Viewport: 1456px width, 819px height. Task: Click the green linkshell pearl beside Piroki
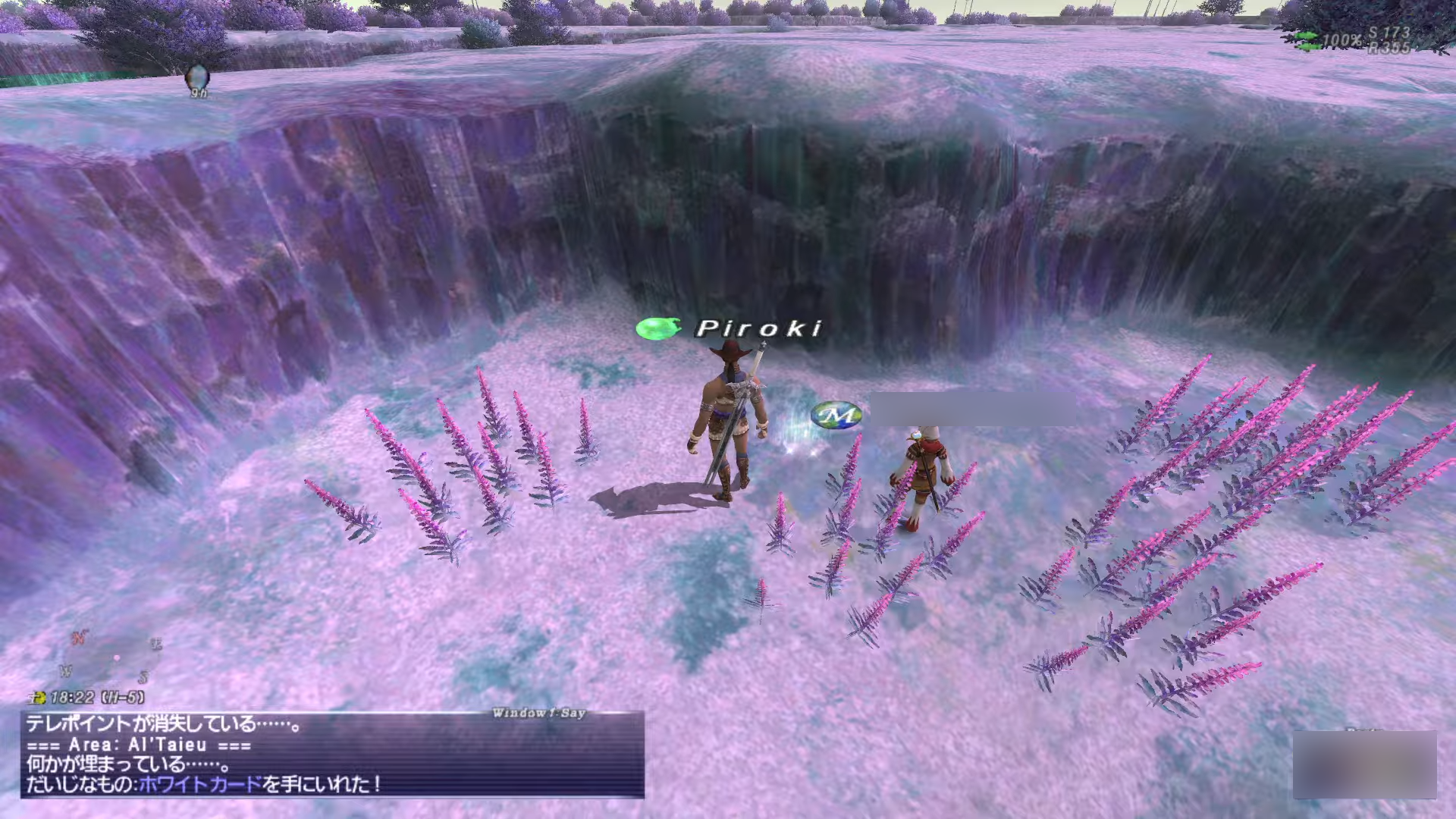pyautogui.click(x=657, y=328)
